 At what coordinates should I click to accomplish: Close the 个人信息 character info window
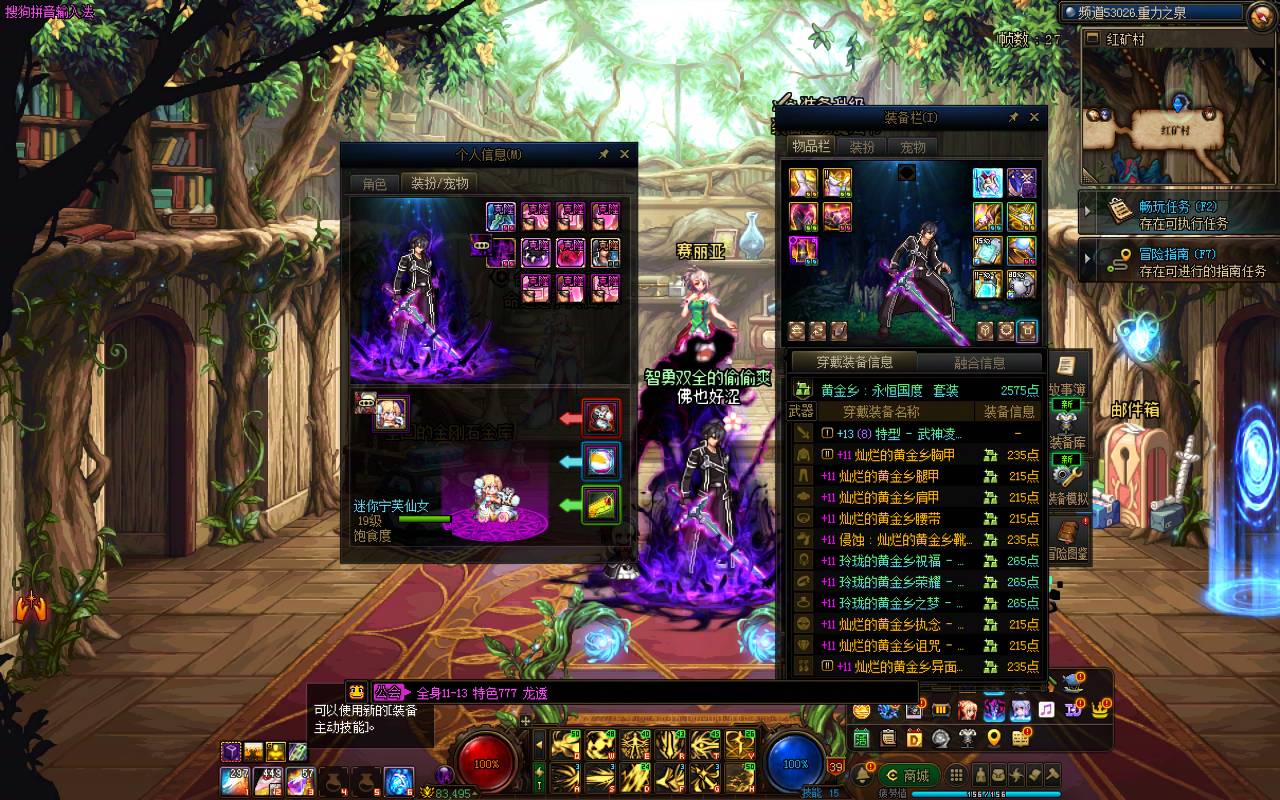(x=624, y=154)
